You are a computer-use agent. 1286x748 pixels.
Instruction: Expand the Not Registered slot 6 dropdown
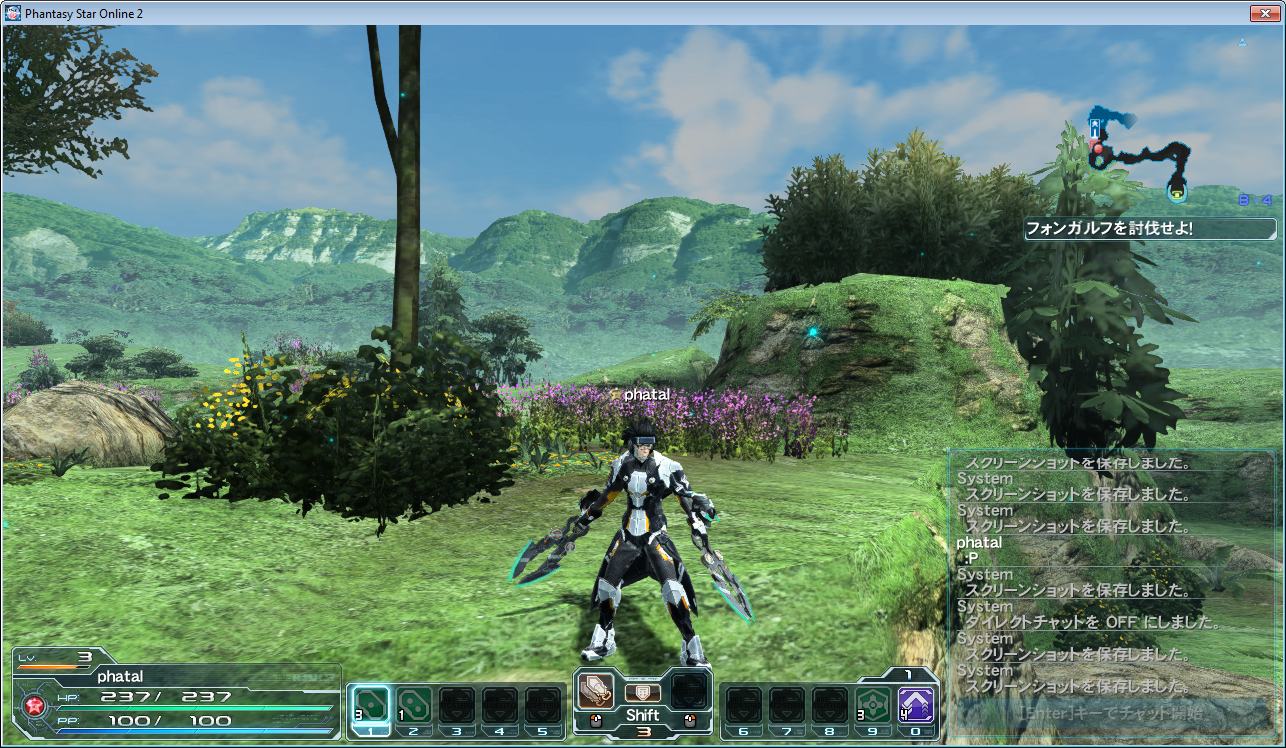tap(743, 706)
